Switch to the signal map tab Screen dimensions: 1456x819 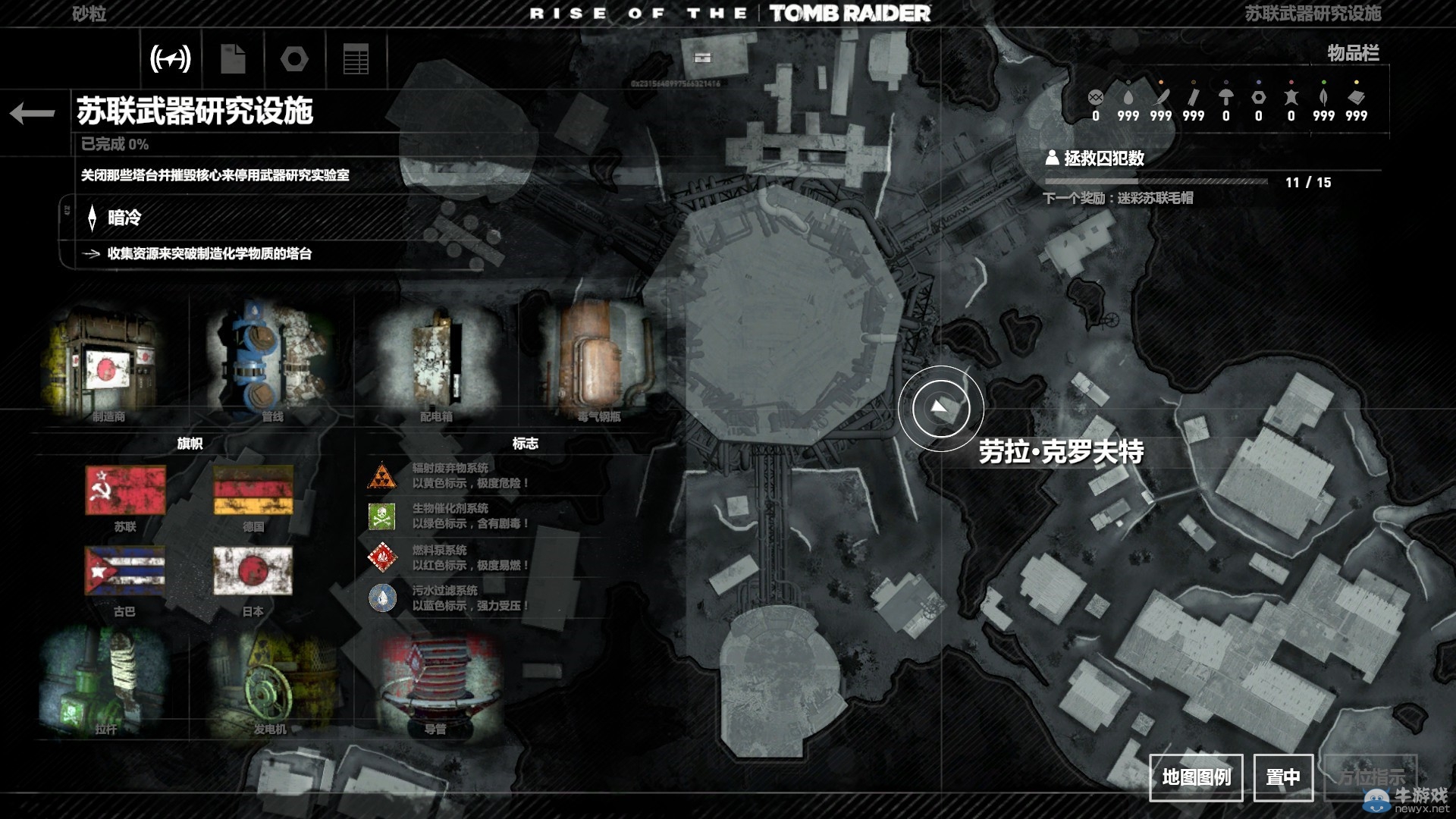tap(171, 58)
